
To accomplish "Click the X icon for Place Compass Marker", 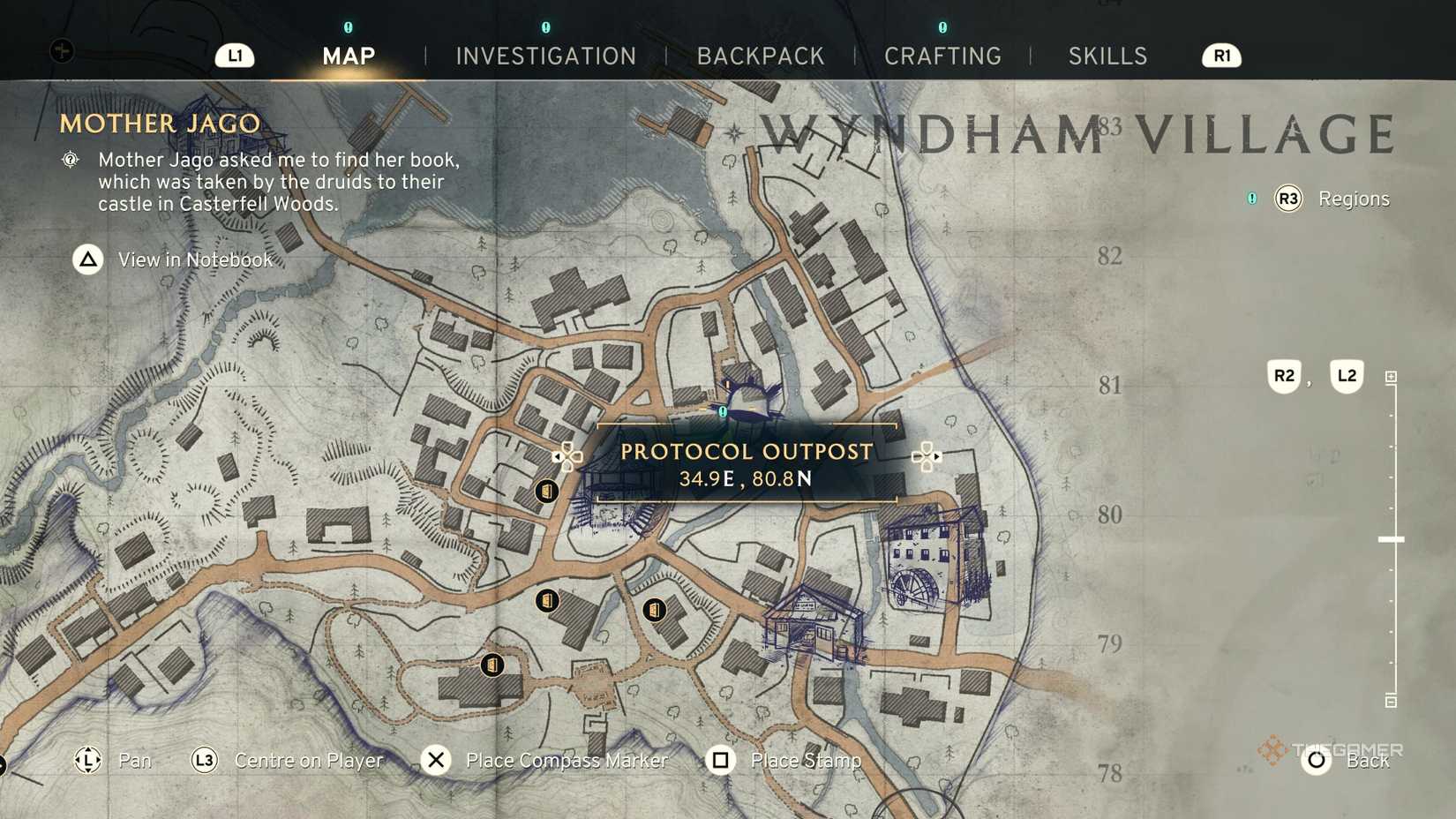I will 436,759.
